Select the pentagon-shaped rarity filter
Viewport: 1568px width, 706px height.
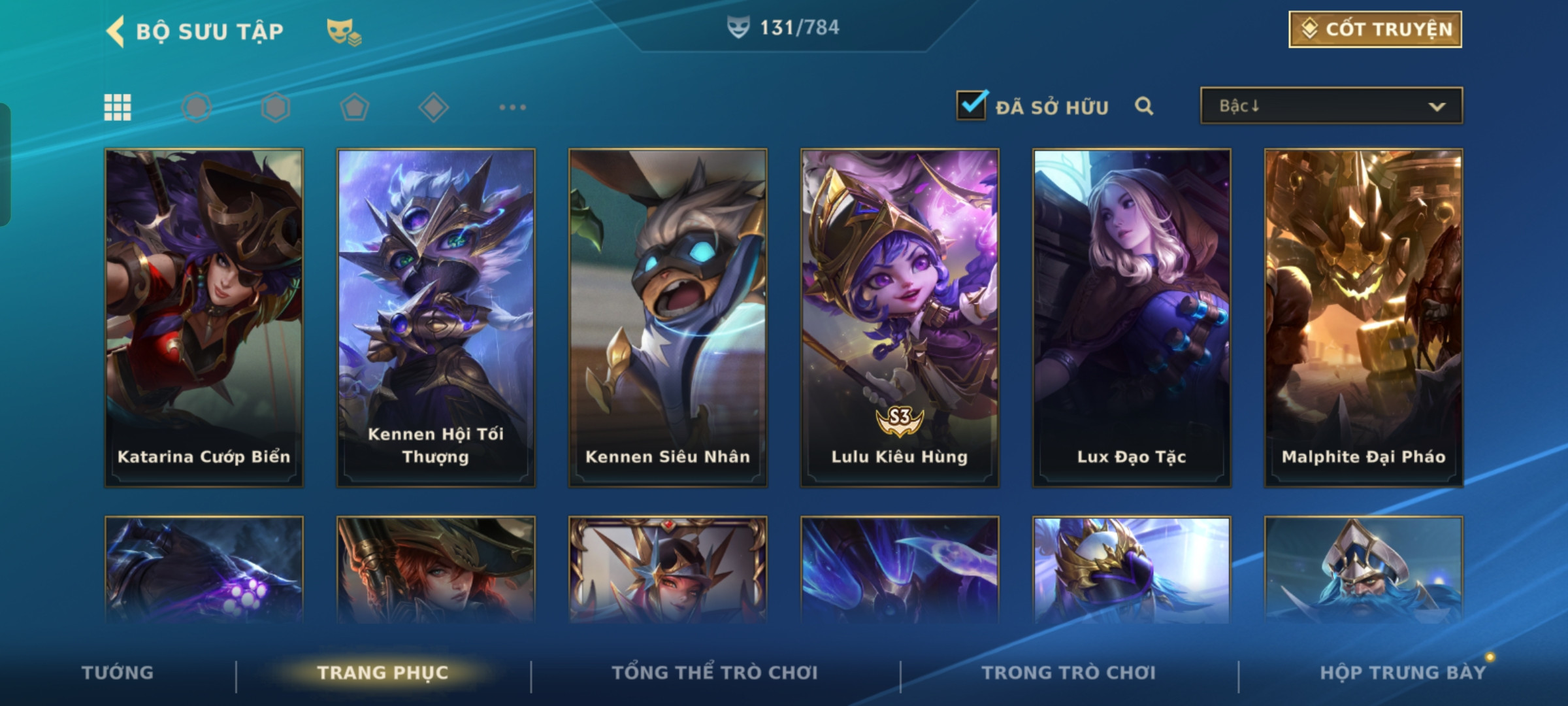point(354,107)
